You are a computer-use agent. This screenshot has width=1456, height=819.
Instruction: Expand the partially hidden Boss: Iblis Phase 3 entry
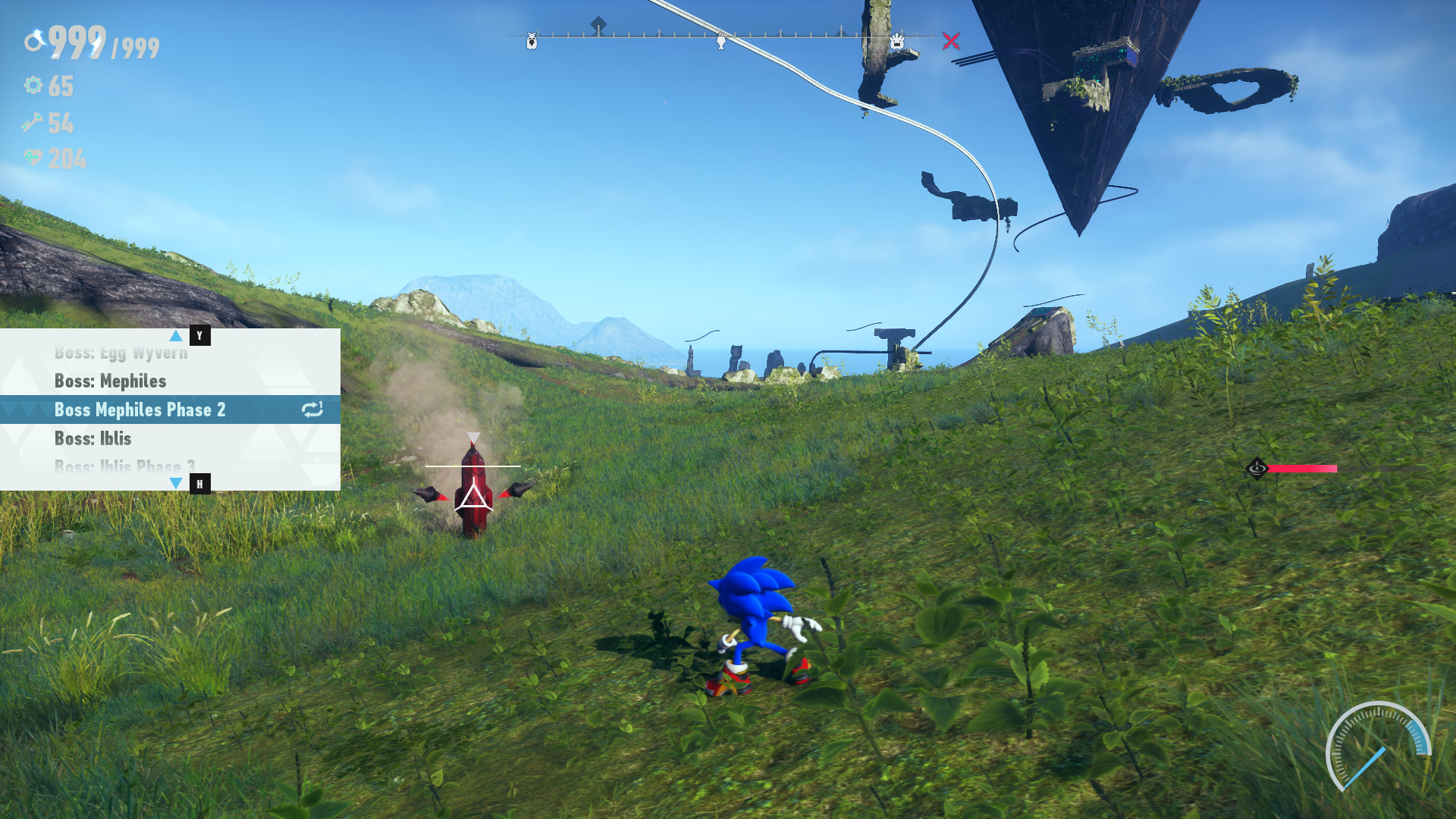coord(124,466)
